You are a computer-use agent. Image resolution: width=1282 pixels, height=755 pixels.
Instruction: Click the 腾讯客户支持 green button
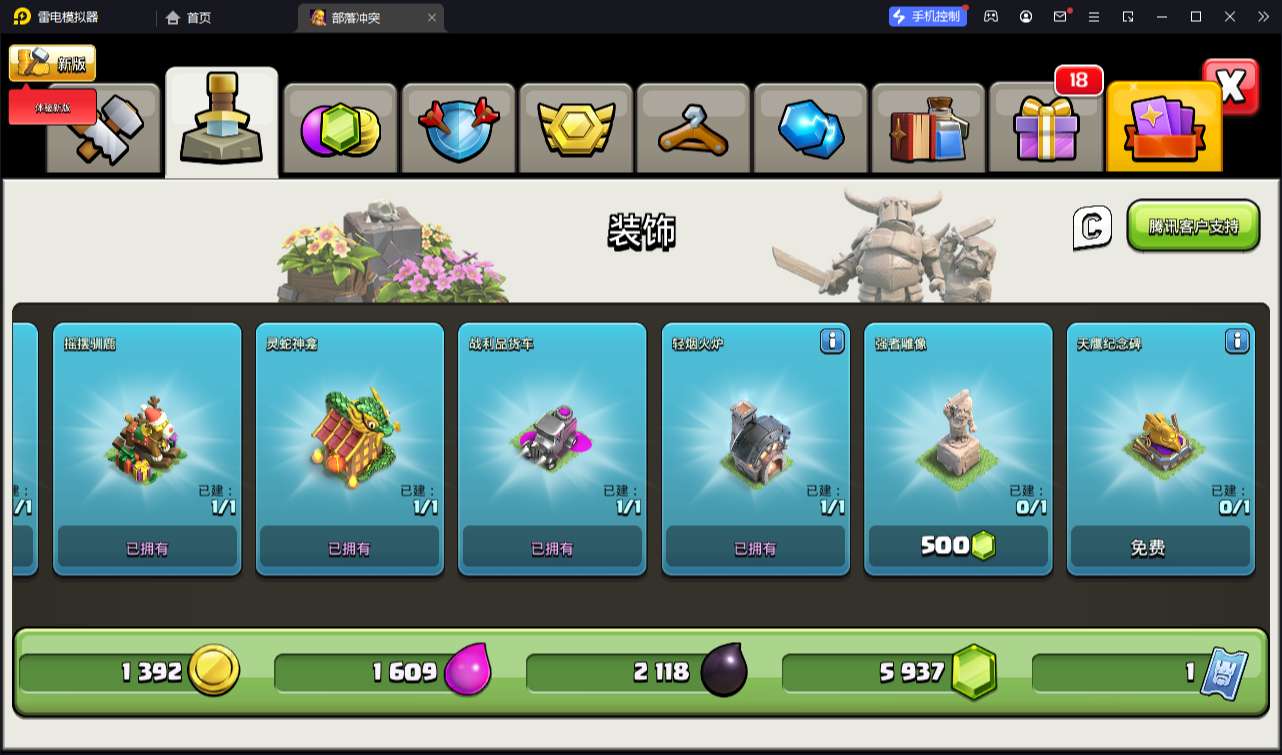[x=1192, y=226]
